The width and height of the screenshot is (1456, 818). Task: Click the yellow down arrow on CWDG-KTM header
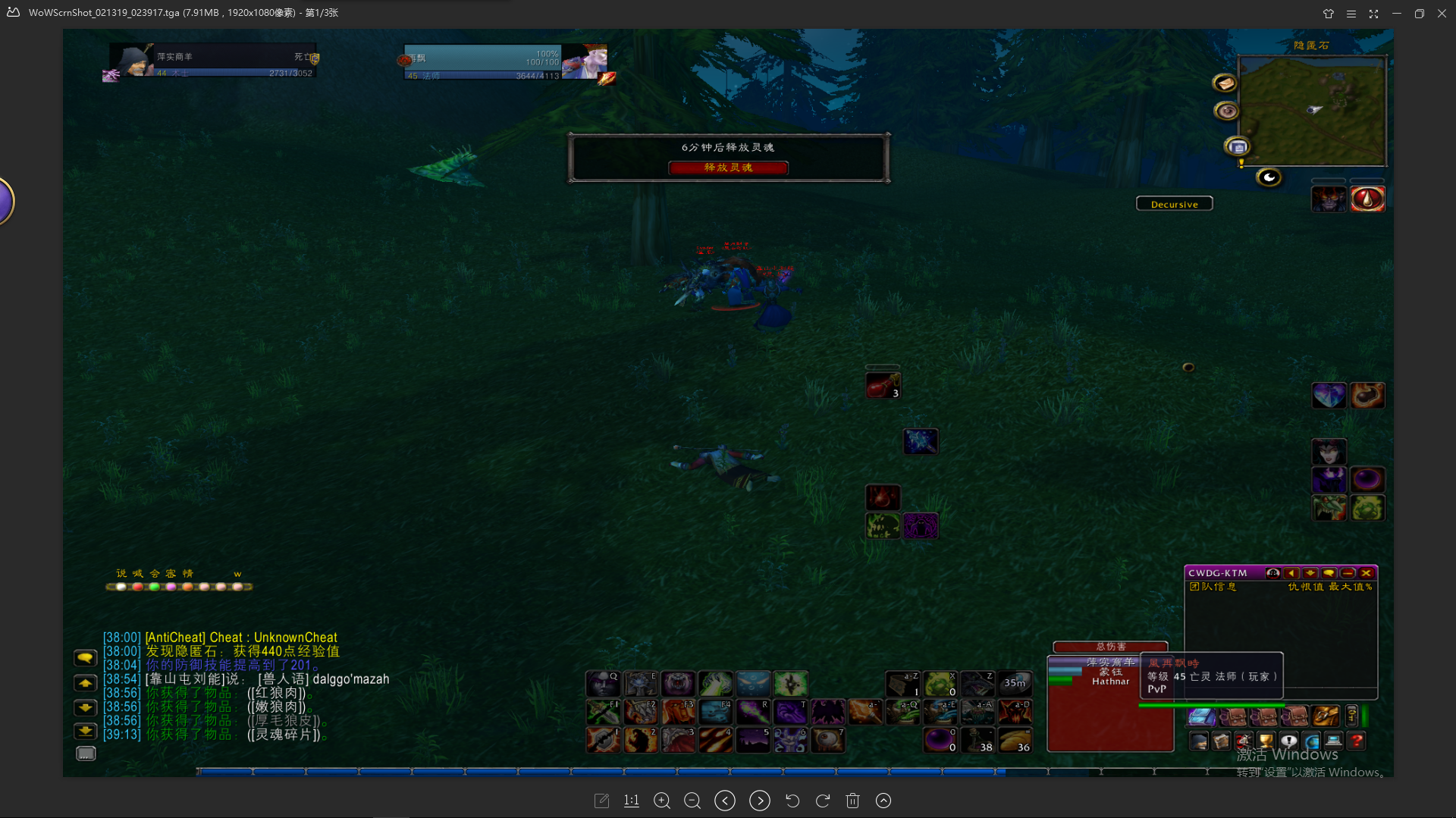1310,573
